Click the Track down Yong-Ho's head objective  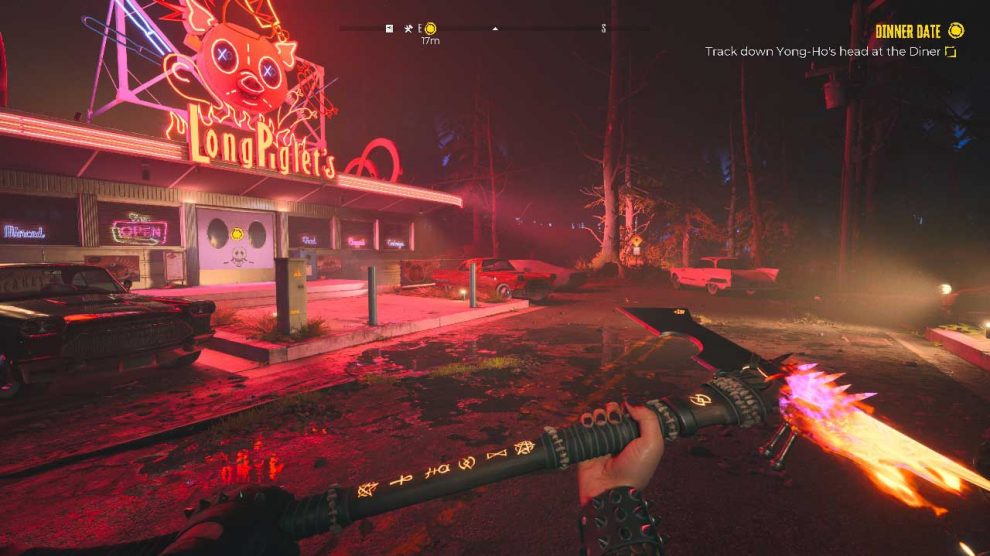coord(823,51)
